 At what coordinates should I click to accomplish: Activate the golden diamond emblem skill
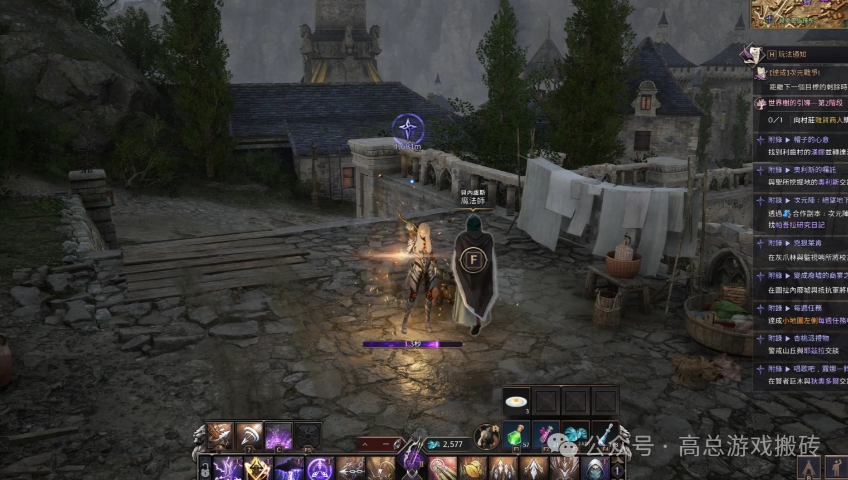pos(260,468)
